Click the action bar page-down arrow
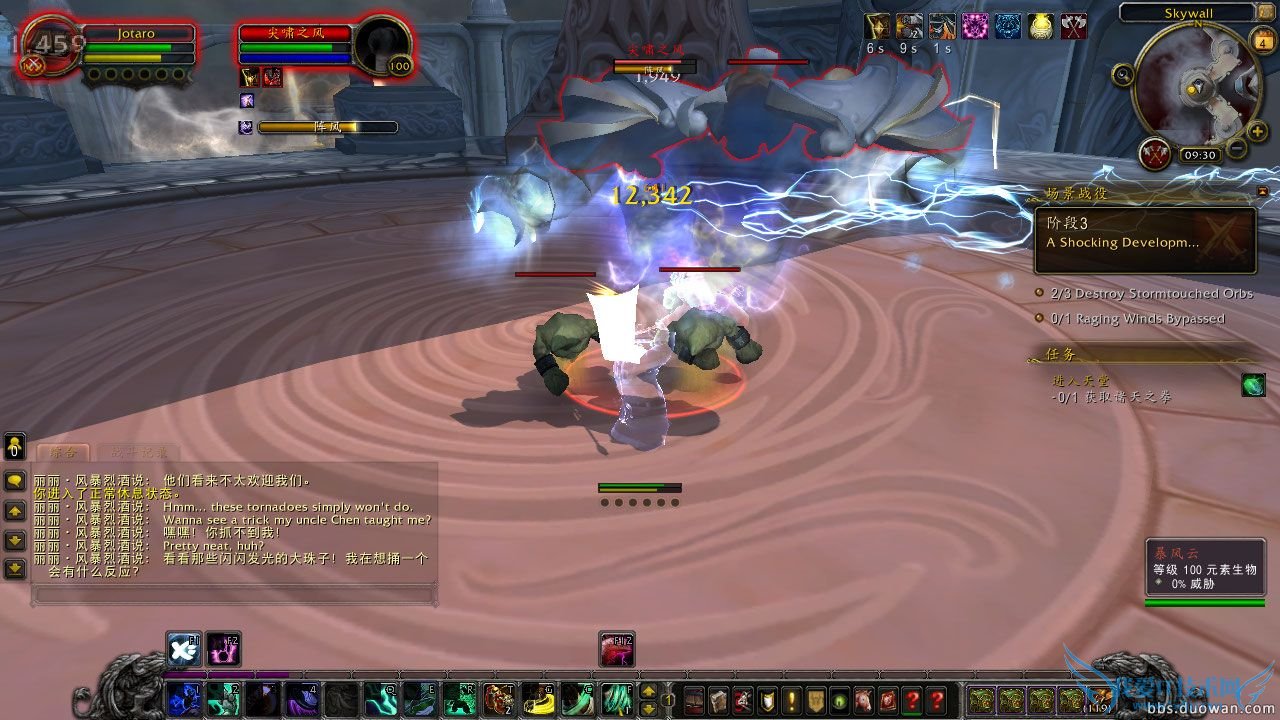Screen dimensions: 1280x720 [x=648, y=708]
